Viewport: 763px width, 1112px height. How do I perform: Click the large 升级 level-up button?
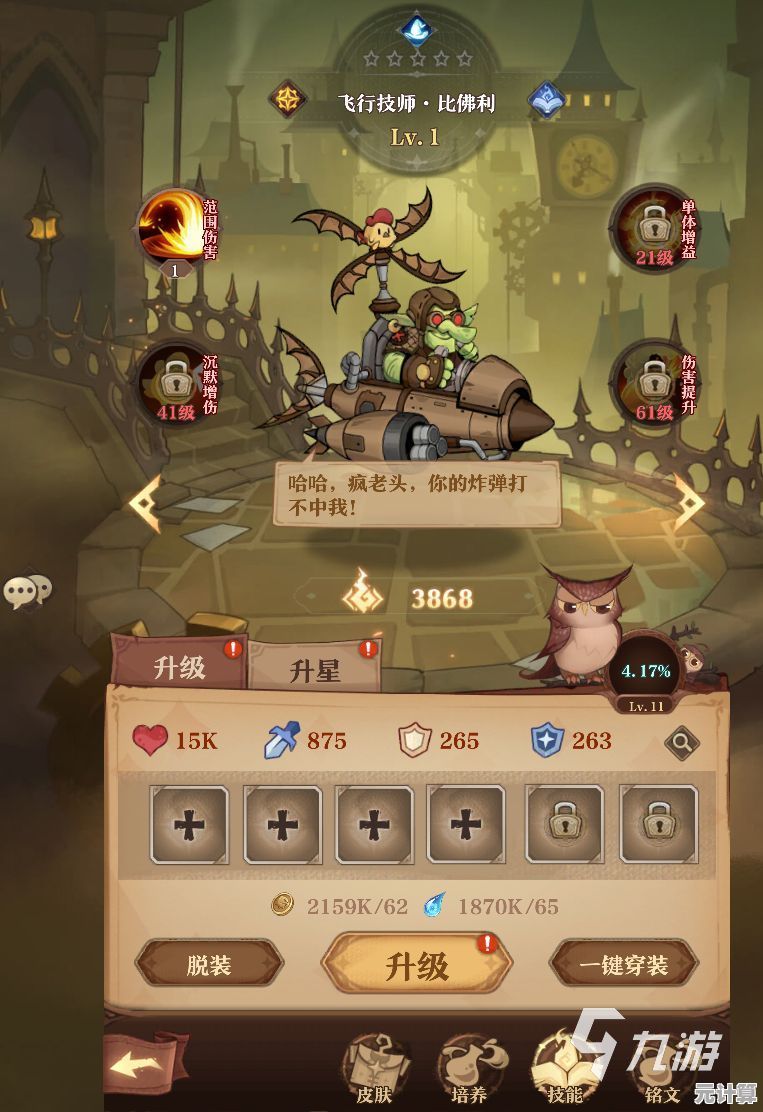tap(416, 966)
